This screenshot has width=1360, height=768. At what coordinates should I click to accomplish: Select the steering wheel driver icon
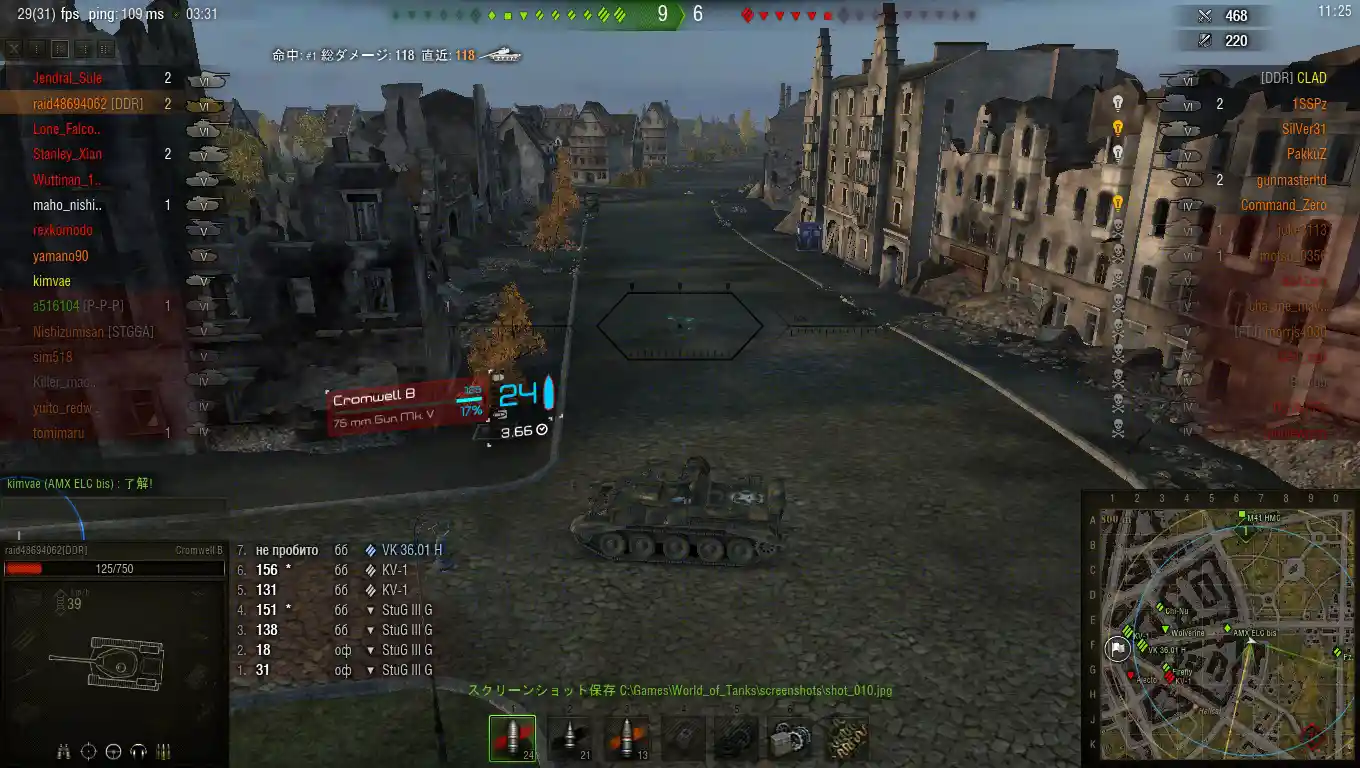[114, 751]
